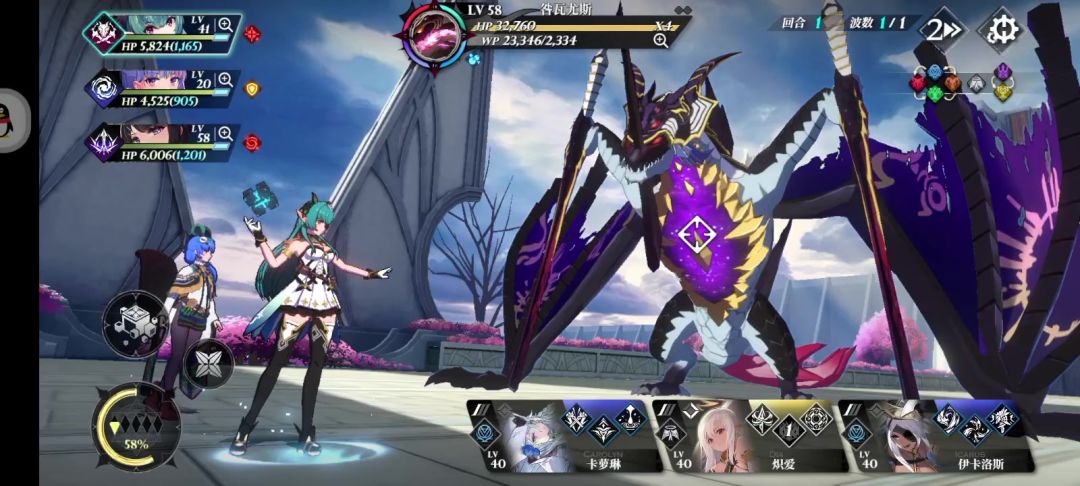
Task: Activate the cube formation button
Action: coord(134,322)
